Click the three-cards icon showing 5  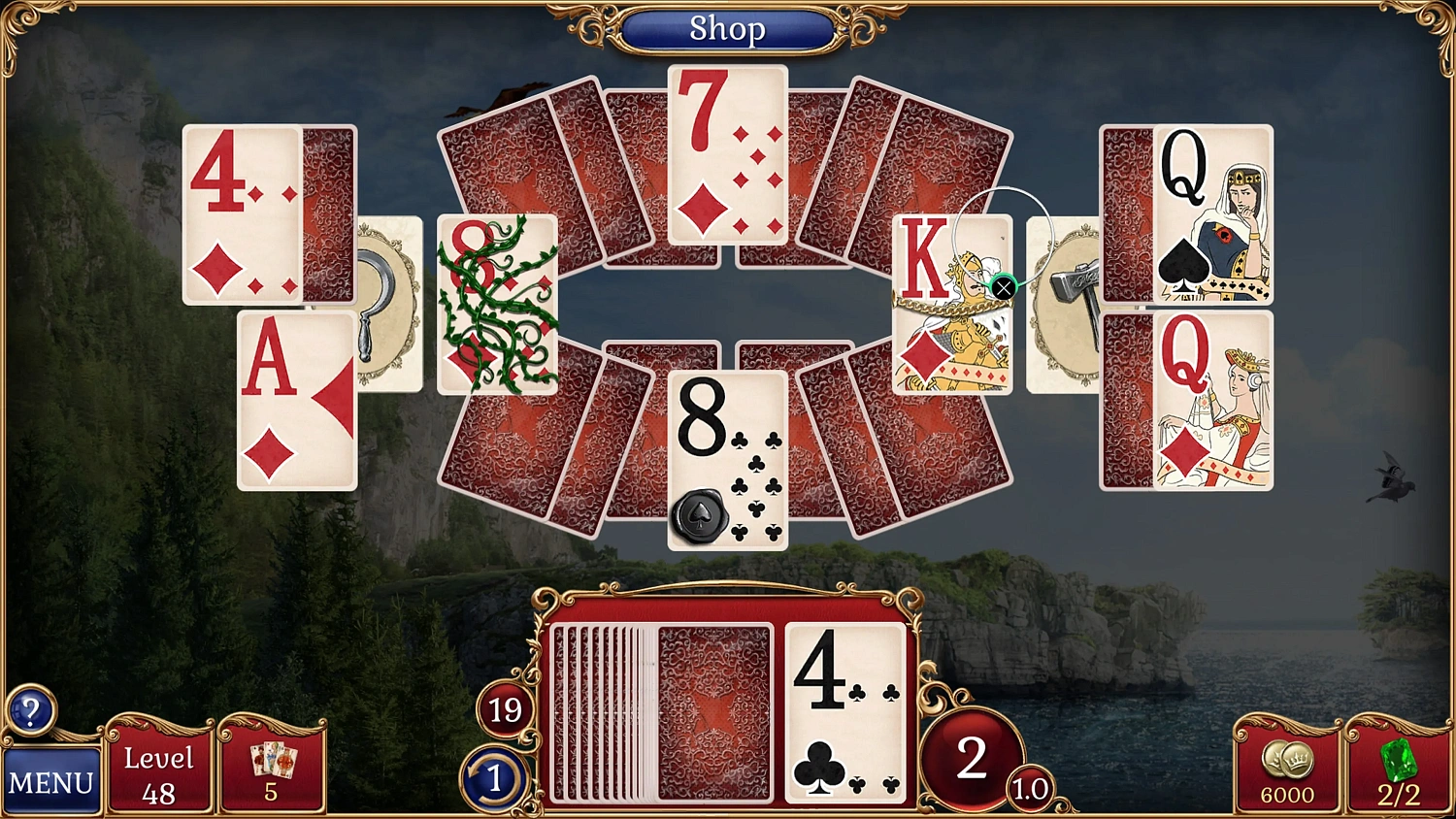[x=273, y=767]
